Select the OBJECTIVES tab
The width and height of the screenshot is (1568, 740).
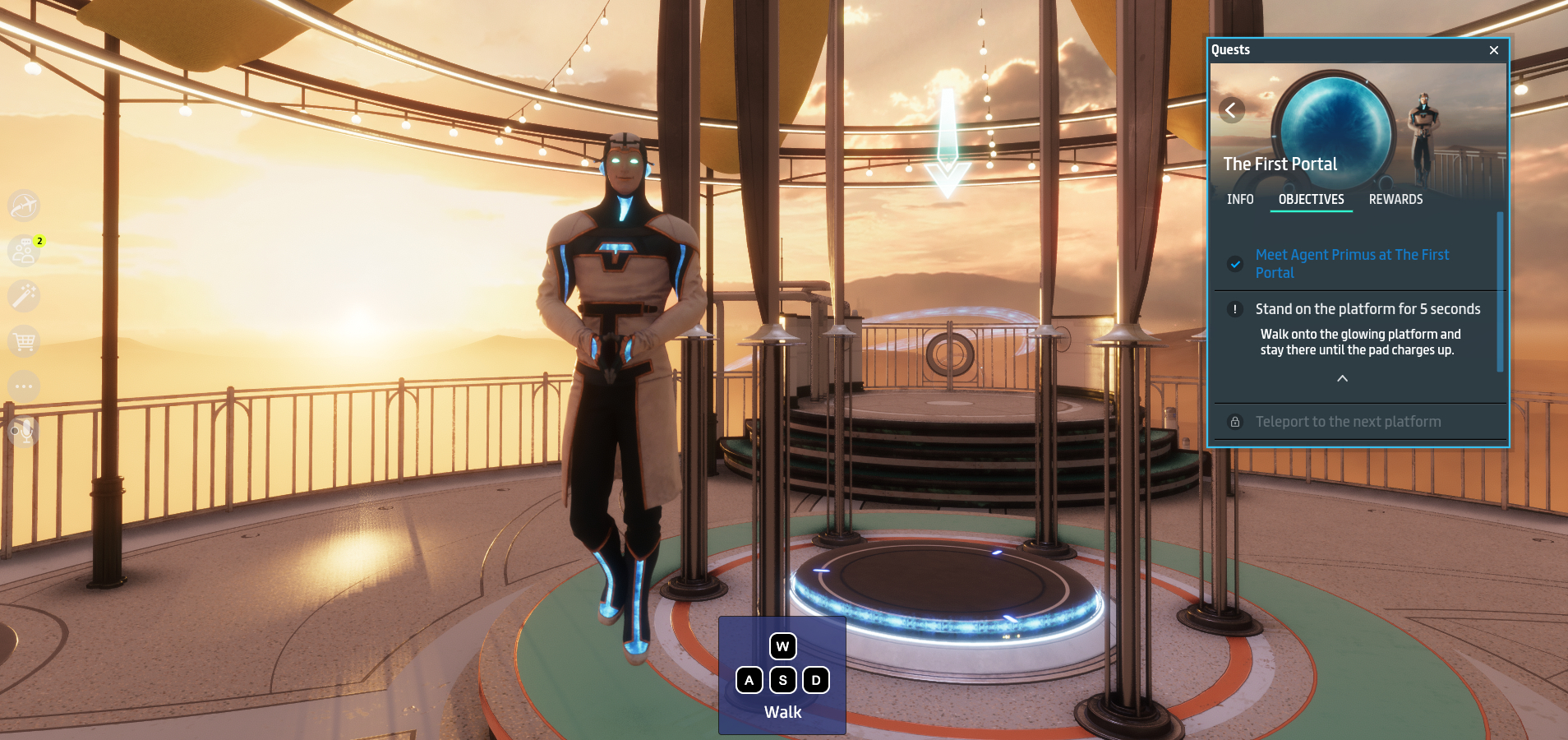click(x=1311, y=199)
